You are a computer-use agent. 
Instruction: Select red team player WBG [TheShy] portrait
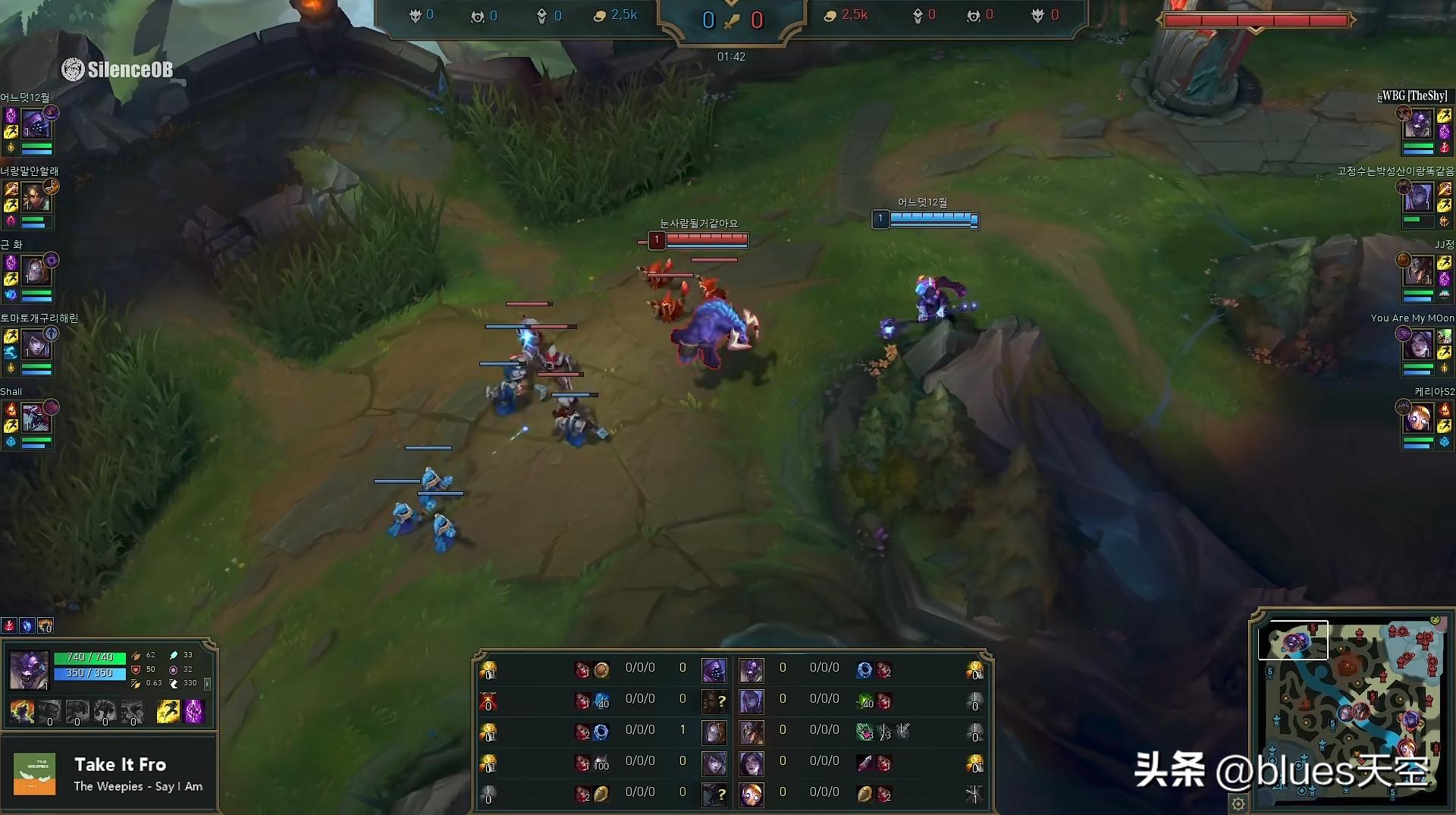tap(1418, 123)
